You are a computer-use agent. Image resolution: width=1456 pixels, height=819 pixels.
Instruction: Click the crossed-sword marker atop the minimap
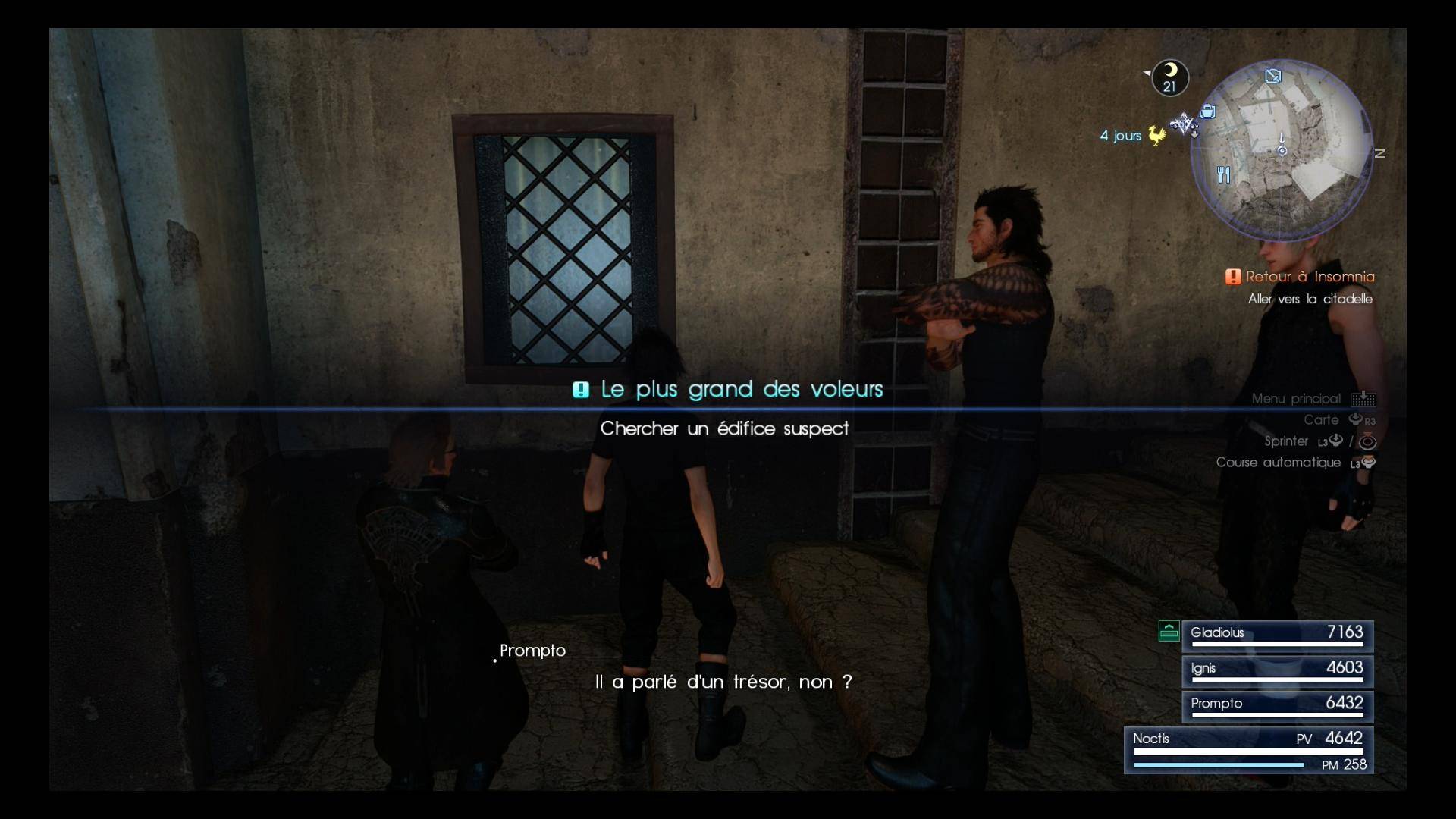(x=1273, y=76)
